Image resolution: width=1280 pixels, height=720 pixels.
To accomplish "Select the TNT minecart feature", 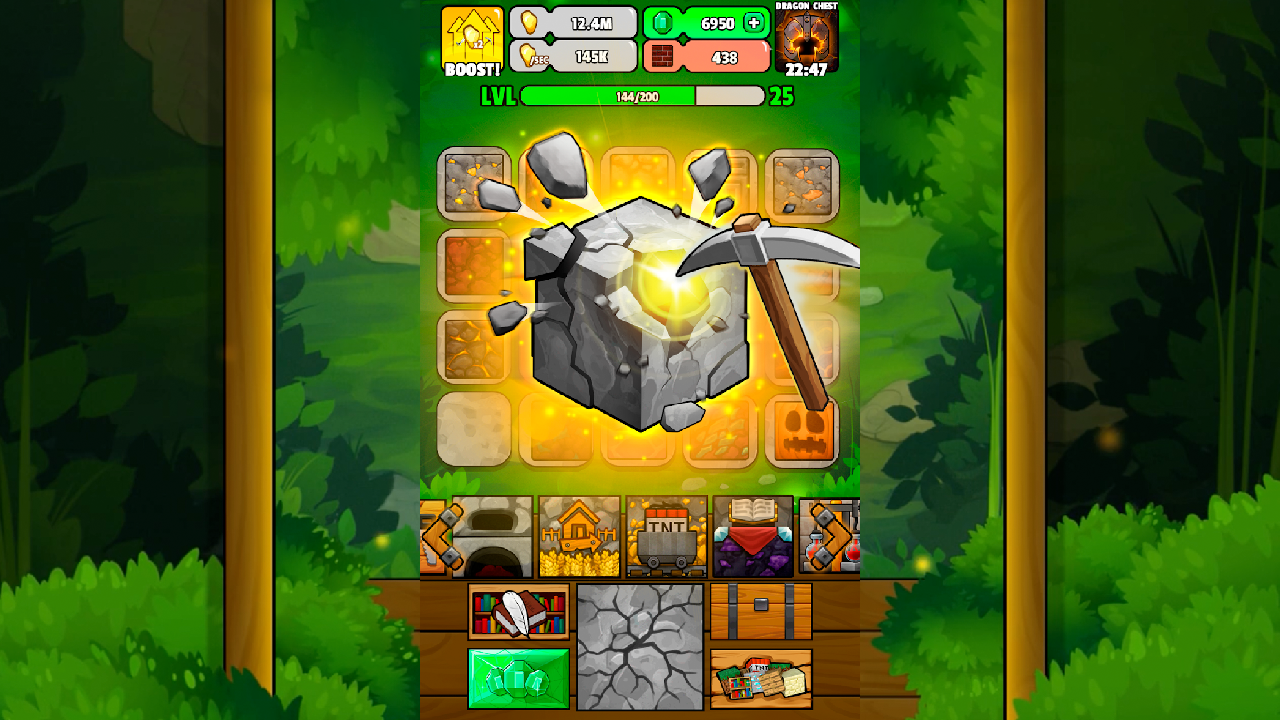I will 668,538.
